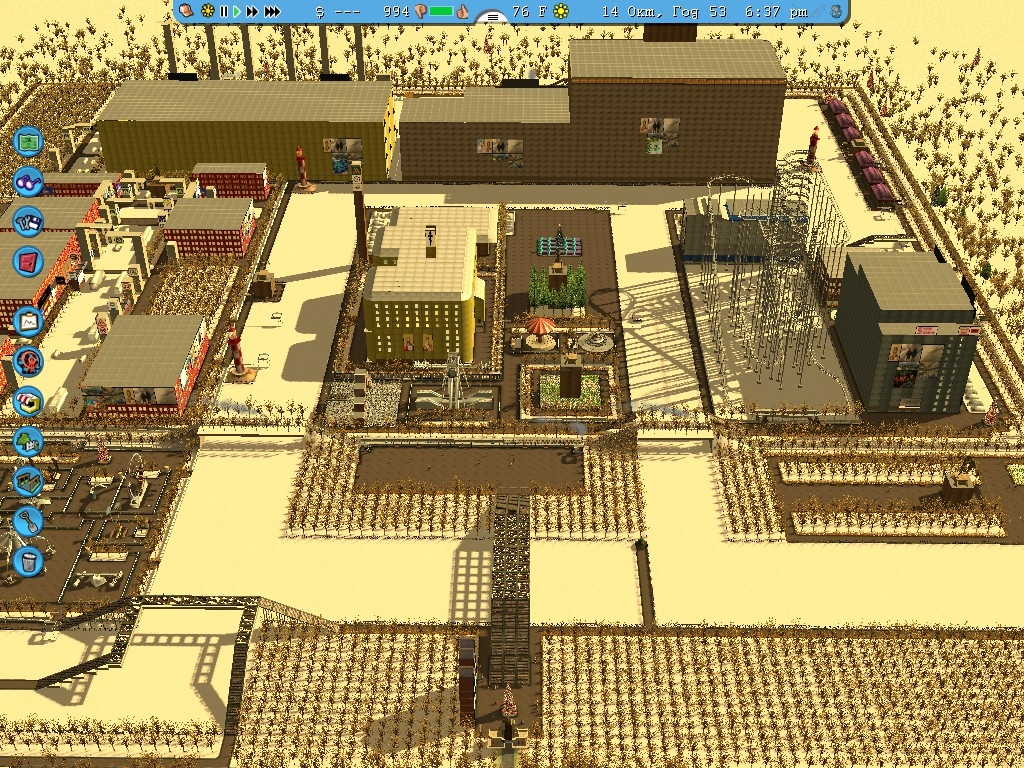1024x768 pixels.
Task: Expand the top bar drop-down handle
Action: coord(490,17)
